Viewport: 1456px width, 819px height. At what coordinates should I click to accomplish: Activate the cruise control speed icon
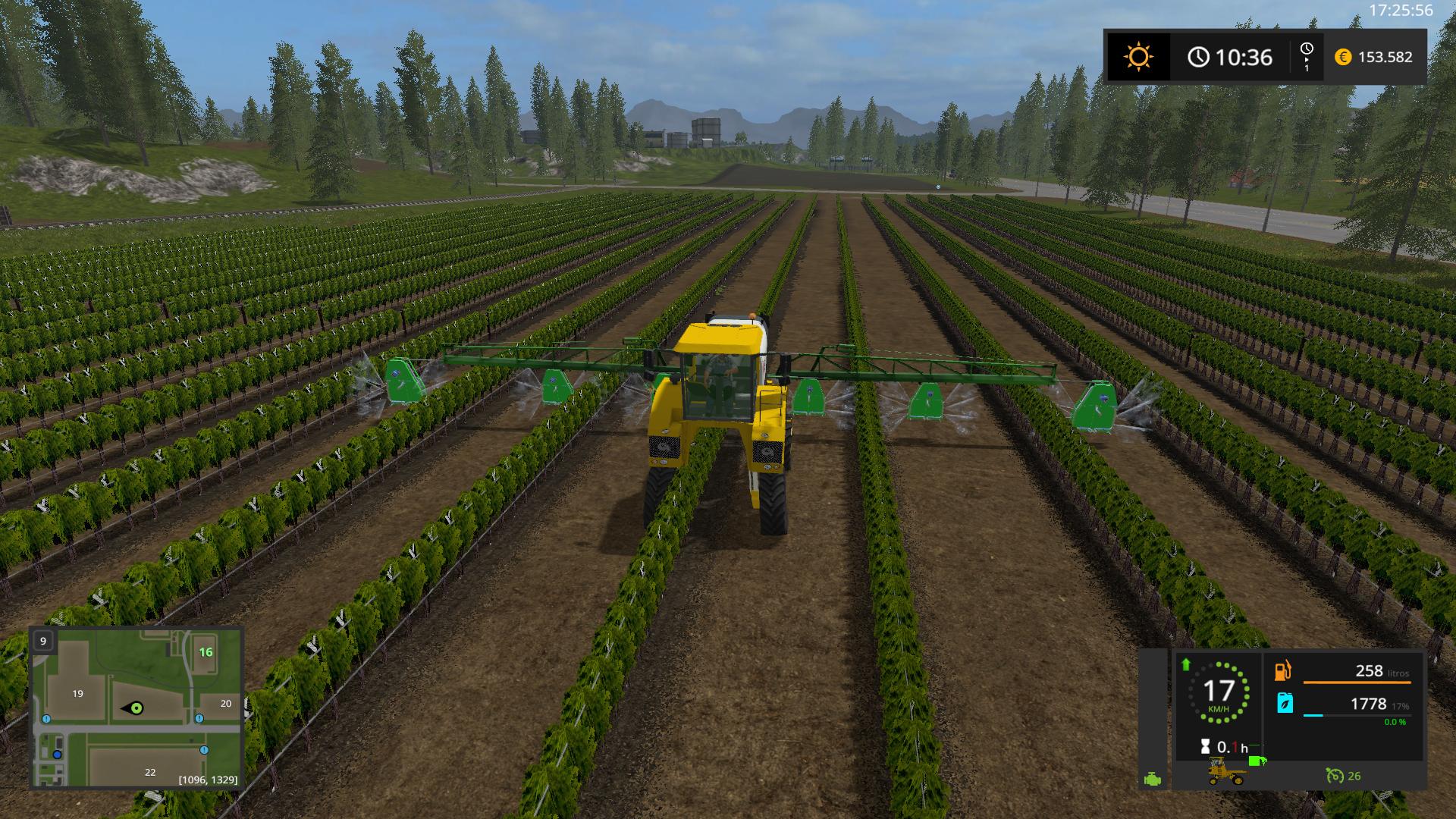[1334, 775]
